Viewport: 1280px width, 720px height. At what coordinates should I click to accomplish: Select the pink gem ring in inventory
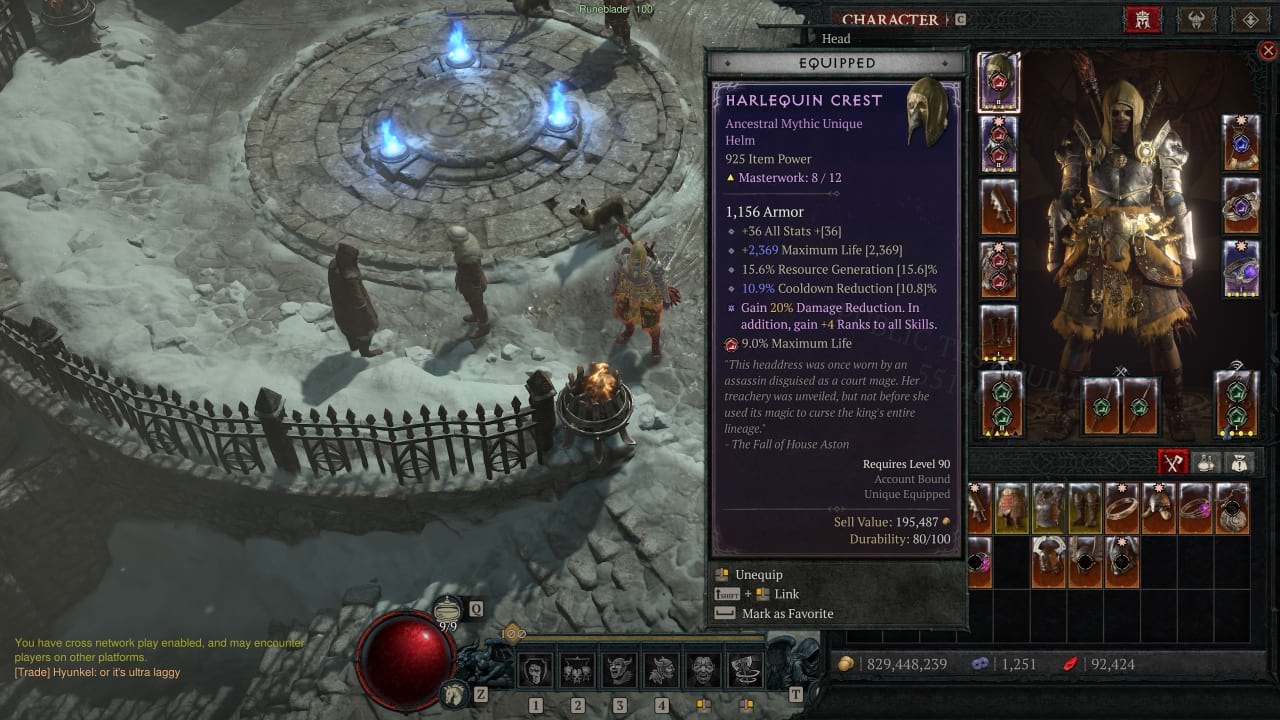click(1195, 508)
